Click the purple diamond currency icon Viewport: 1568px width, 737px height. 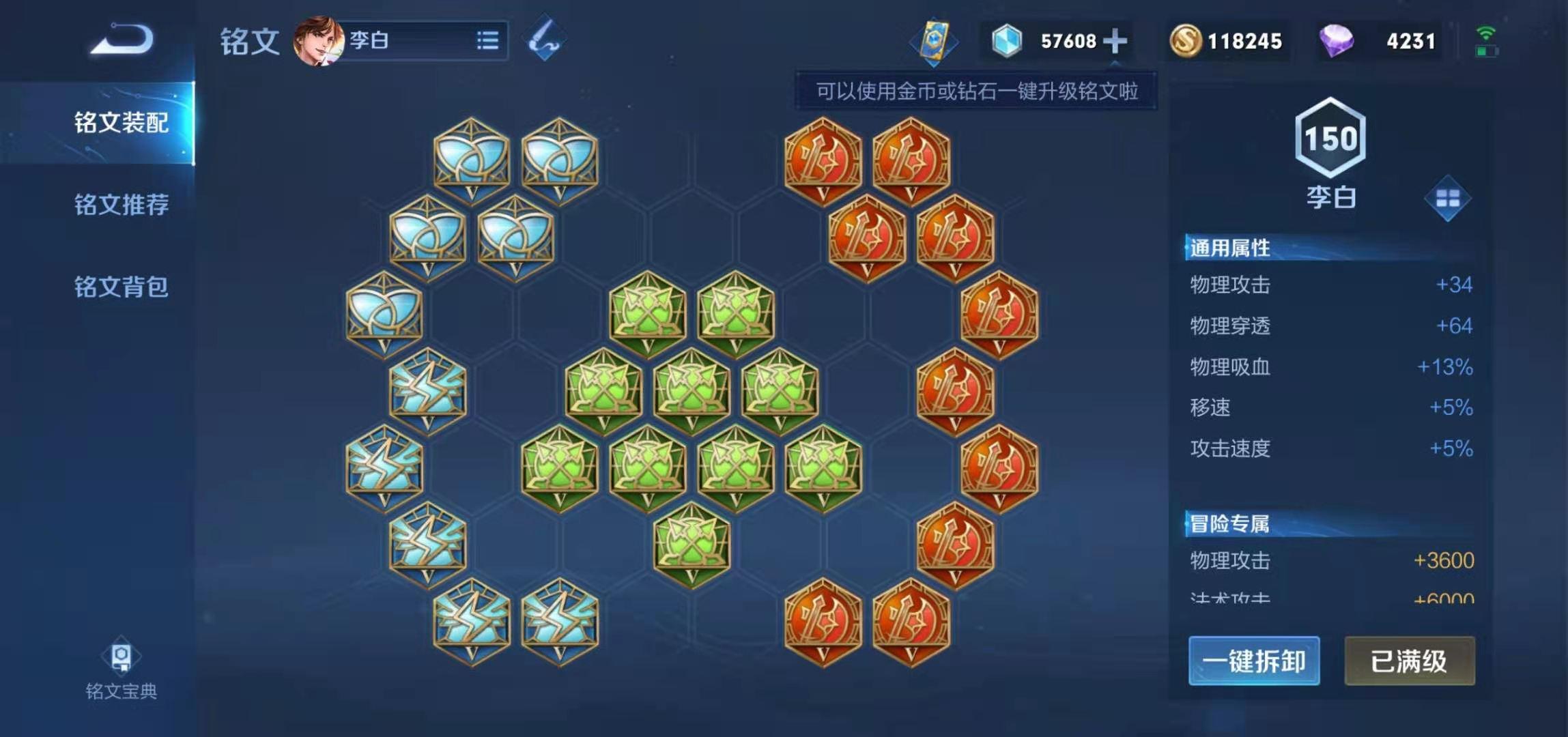pyautogui.click(x=1335, y=41)
